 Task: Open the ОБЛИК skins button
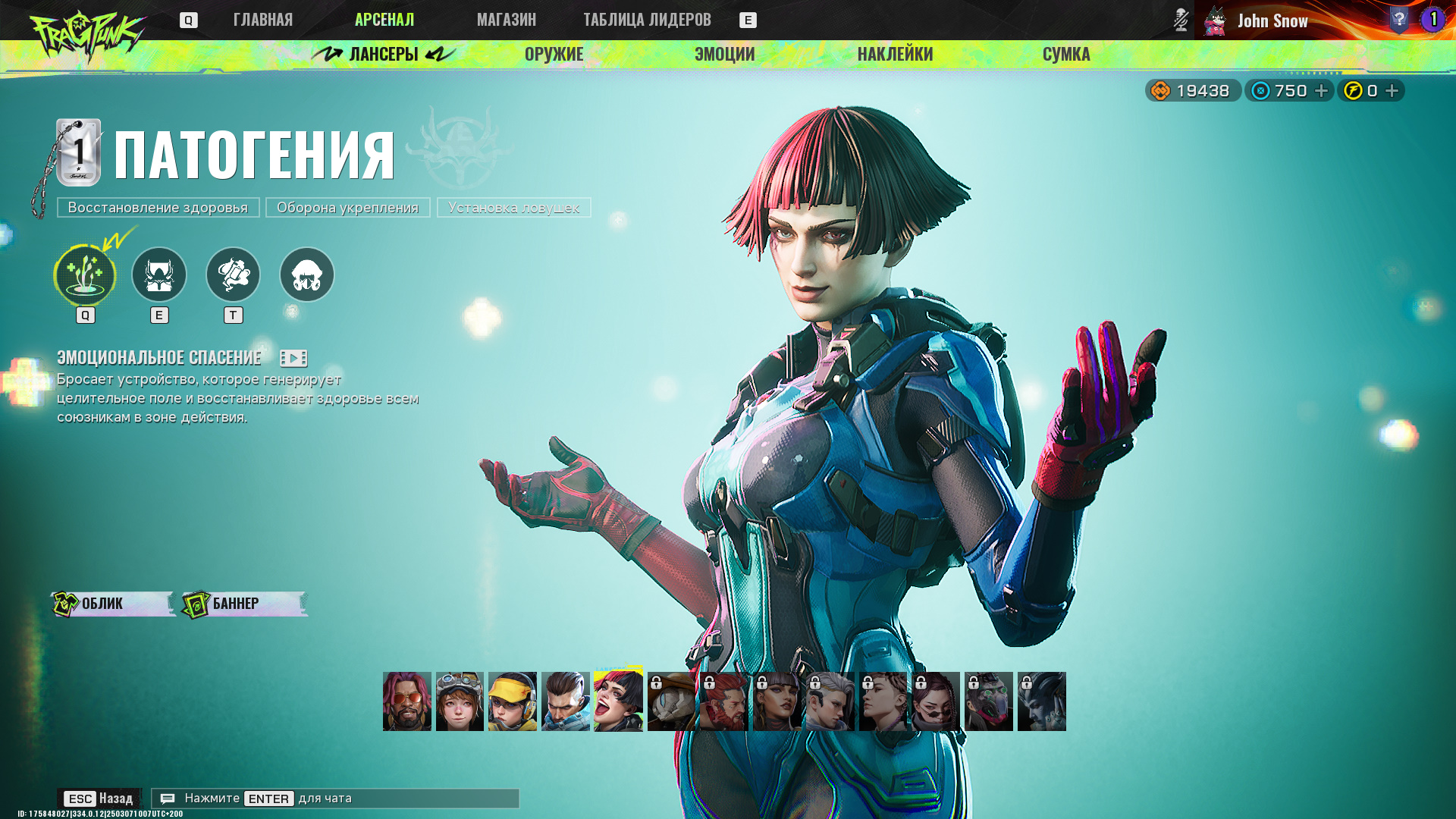pos(113,604)
